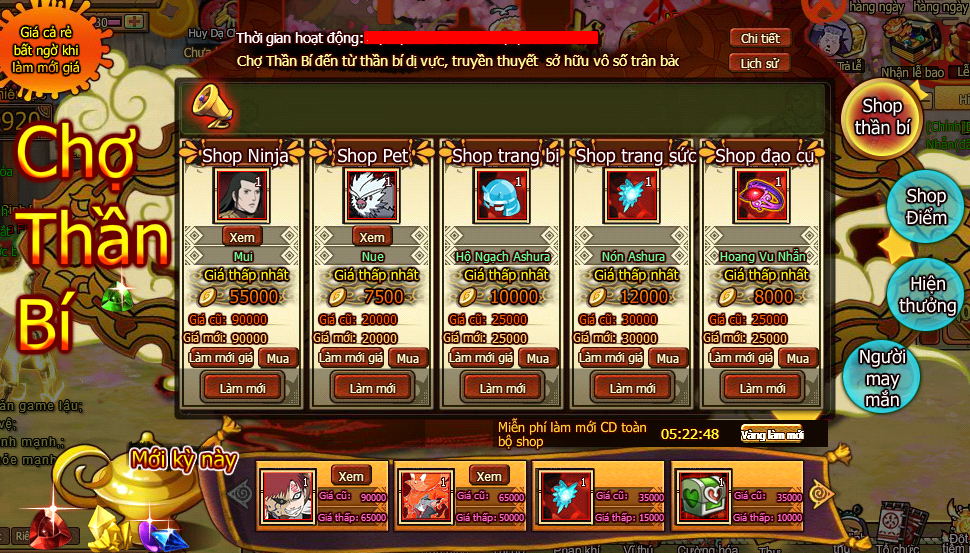This screenshot has height=553, width=970.
Task: Refresh price of Hộ Ngạch Ashura
Action: click(x=474, y=358)
